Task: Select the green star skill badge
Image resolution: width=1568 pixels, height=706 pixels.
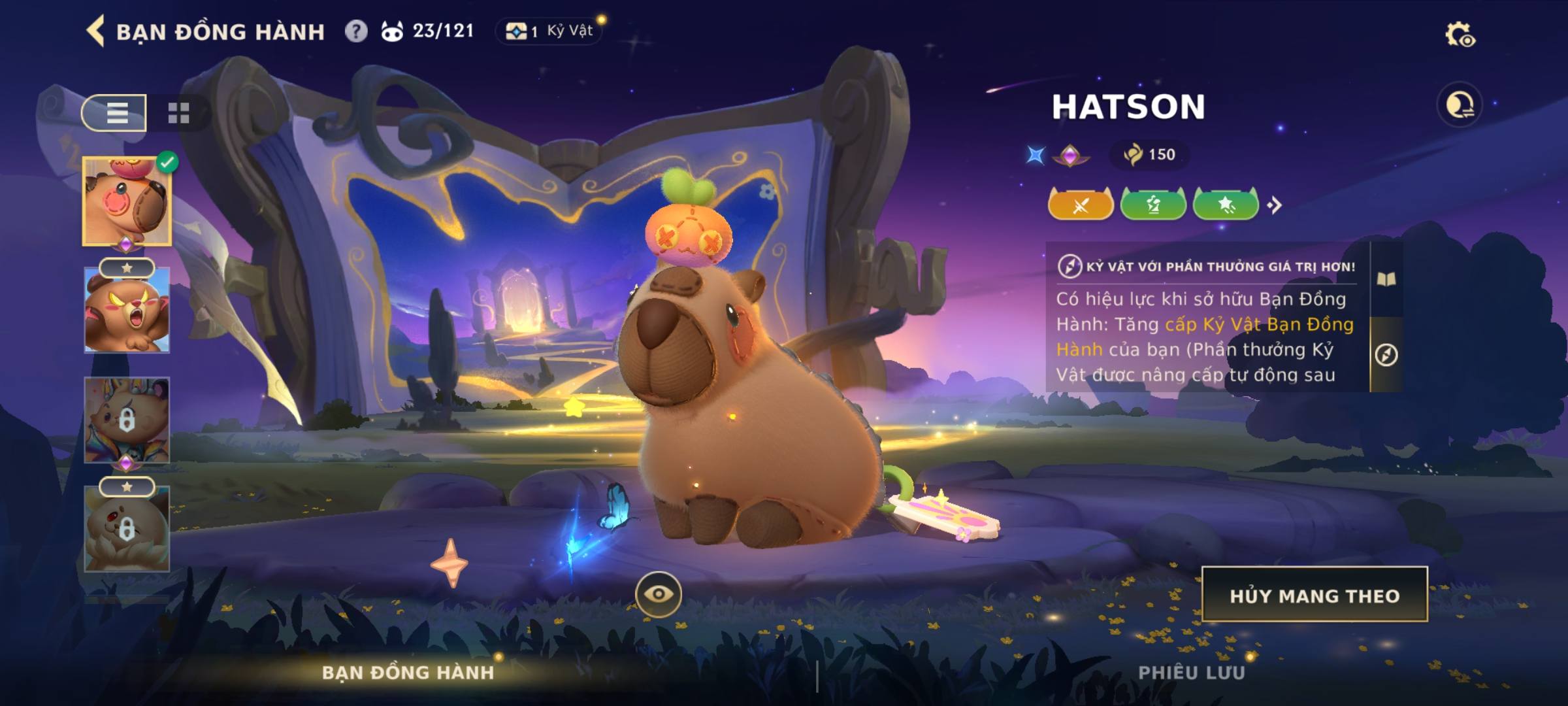Action: pyautogui.click(x=1226, y=205)
